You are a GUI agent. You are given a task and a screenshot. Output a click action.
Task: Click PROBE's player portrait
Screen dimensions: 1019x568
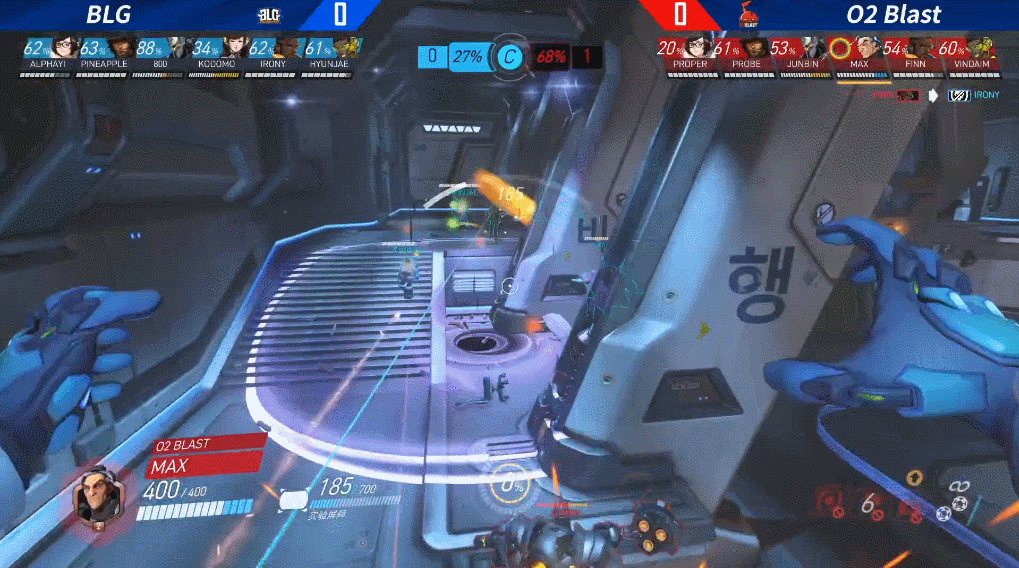click(x=755, y=47)
